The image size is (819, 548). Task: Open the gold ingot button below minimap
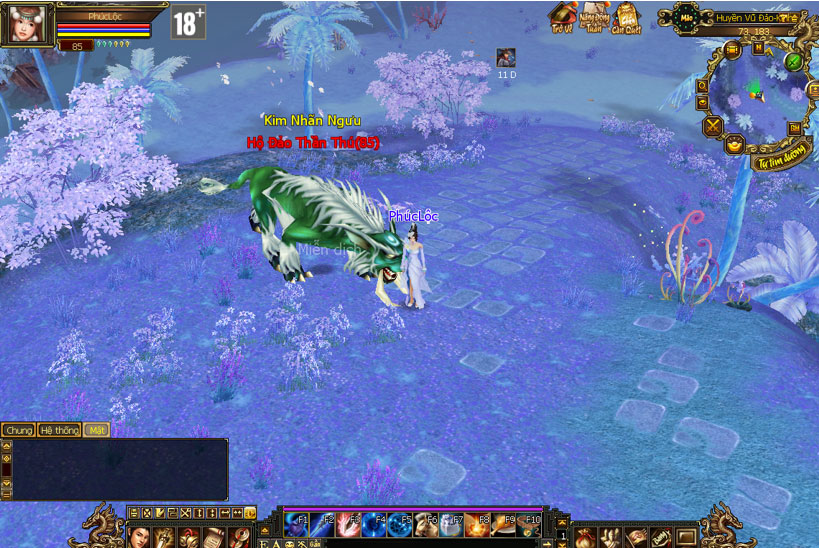[734, 145]
